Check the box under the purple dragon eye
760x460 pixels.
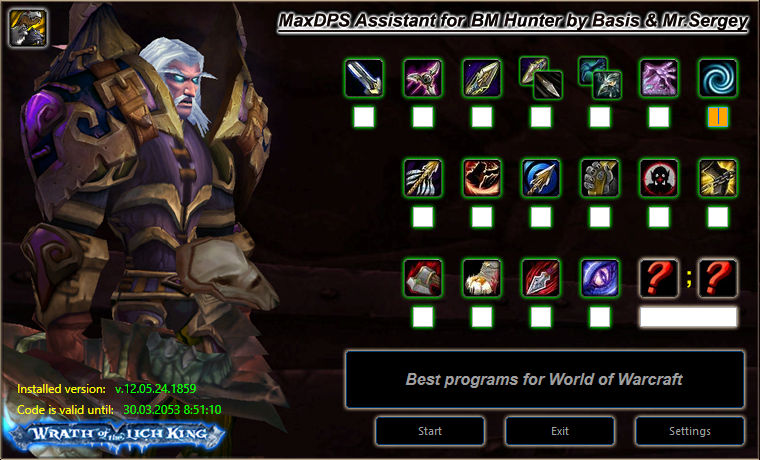coord(600,317)
